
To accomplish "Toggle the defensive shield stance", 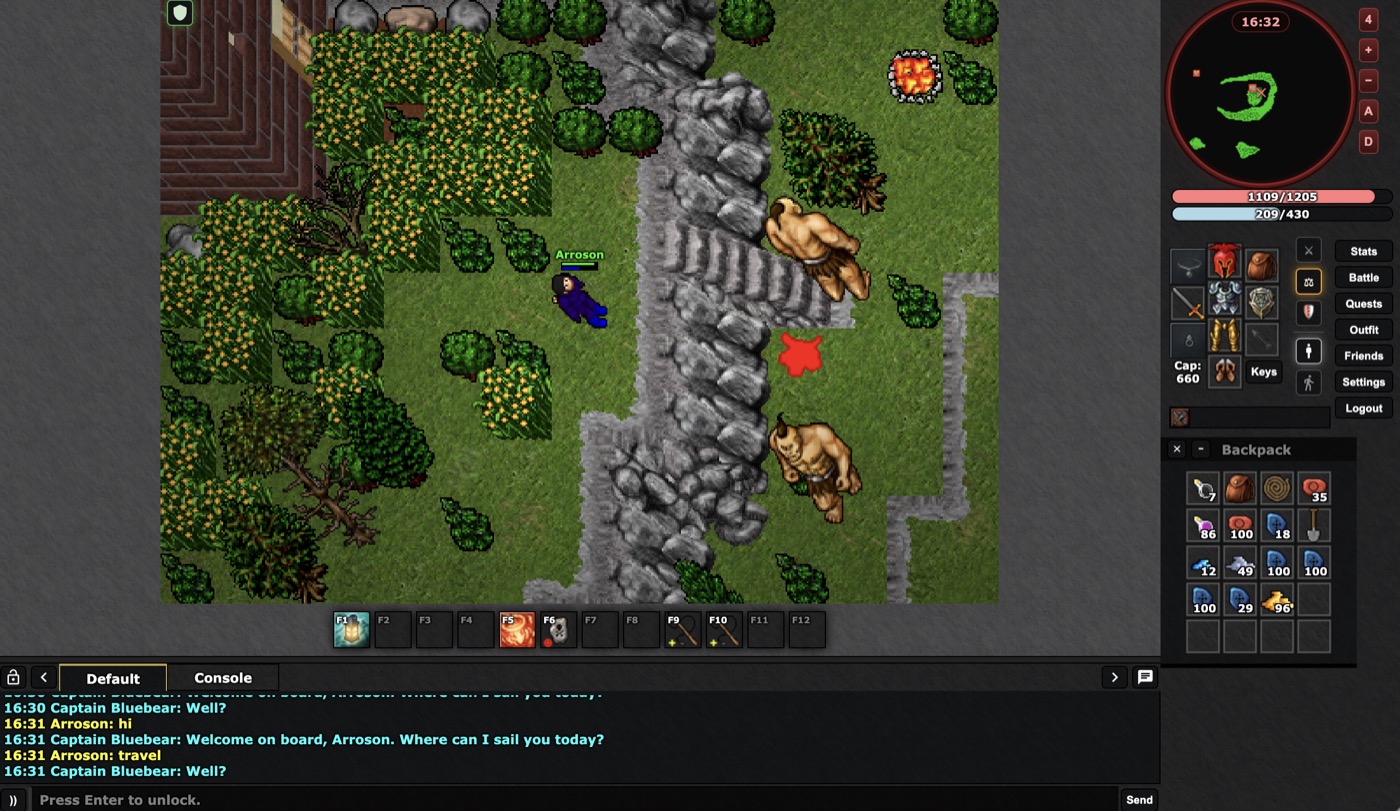I will 1308,311.
